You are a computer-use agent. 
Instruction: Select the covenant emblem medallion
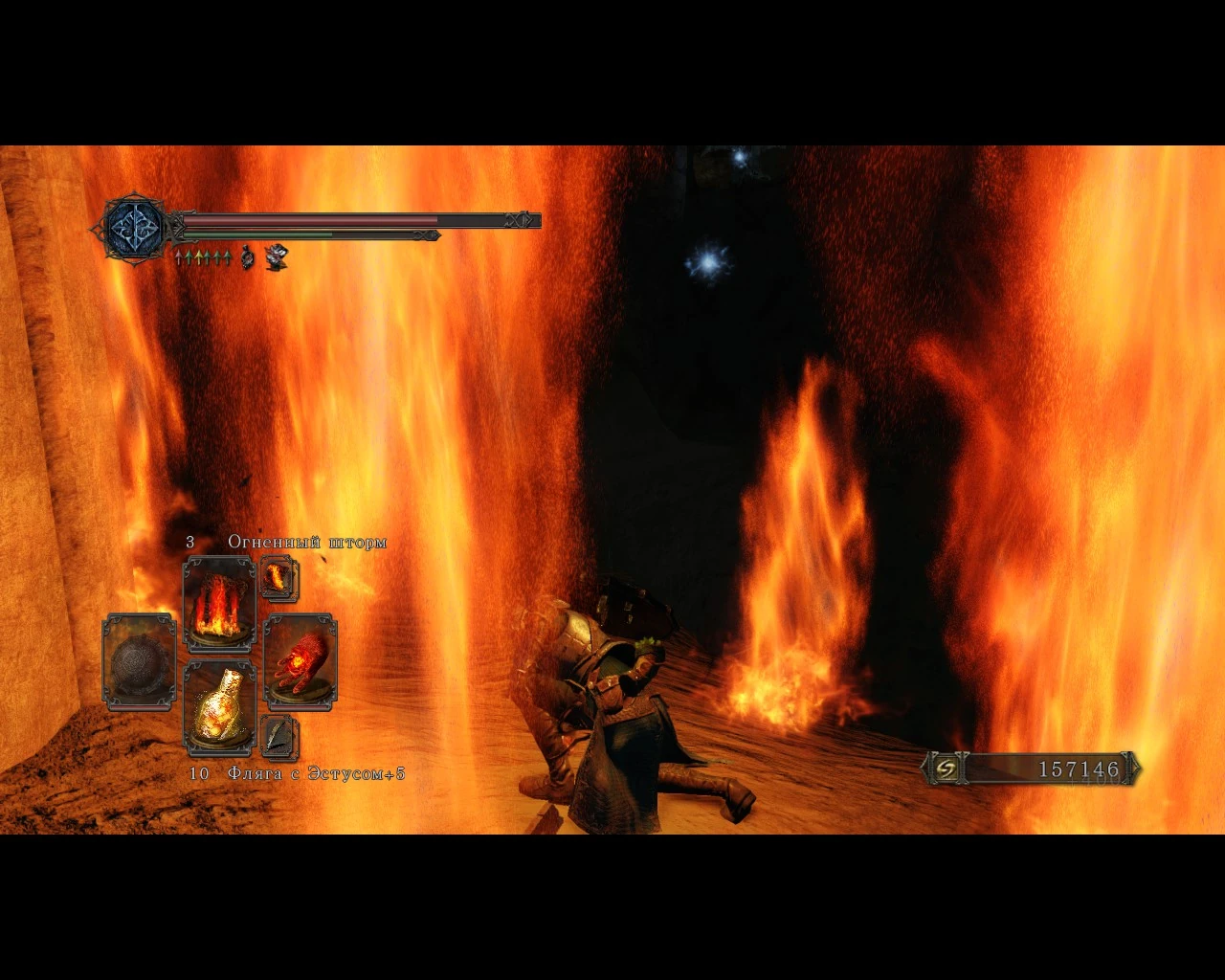(x=132, y=227)
